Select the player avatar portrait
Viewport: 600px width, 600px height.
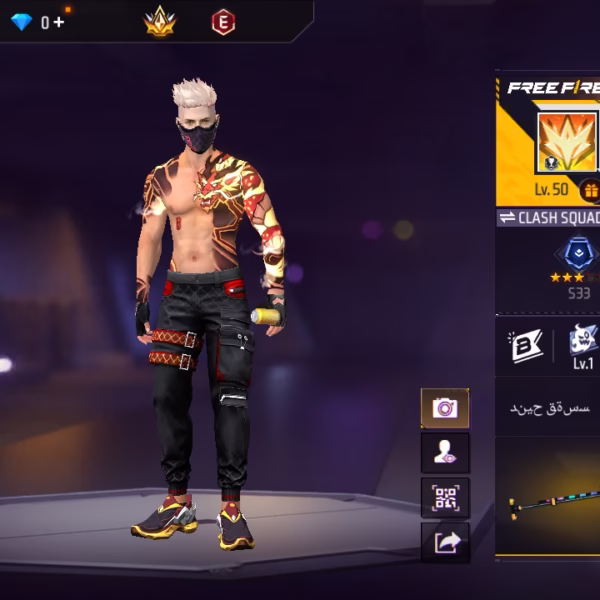coord(566,141)
